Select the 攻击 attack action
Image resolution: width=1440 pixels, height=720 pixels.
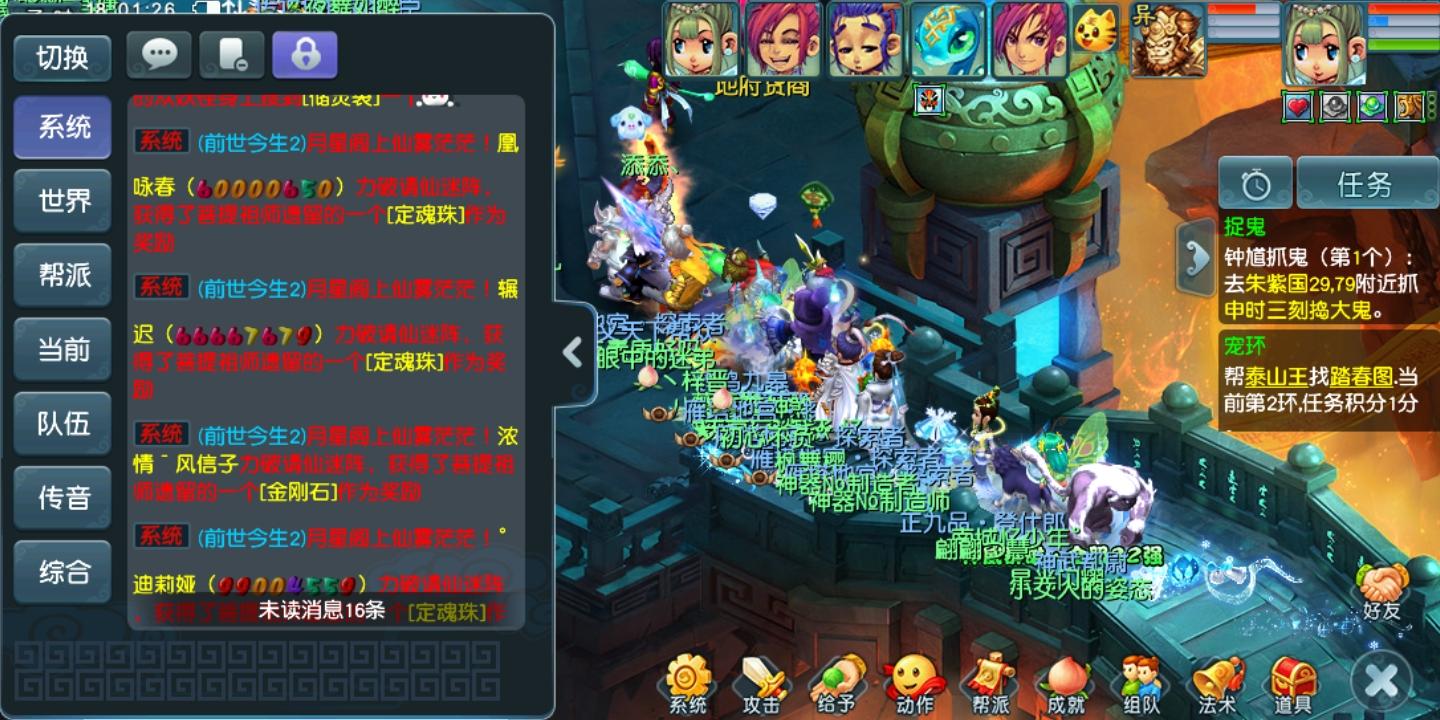tap(762, 685)
